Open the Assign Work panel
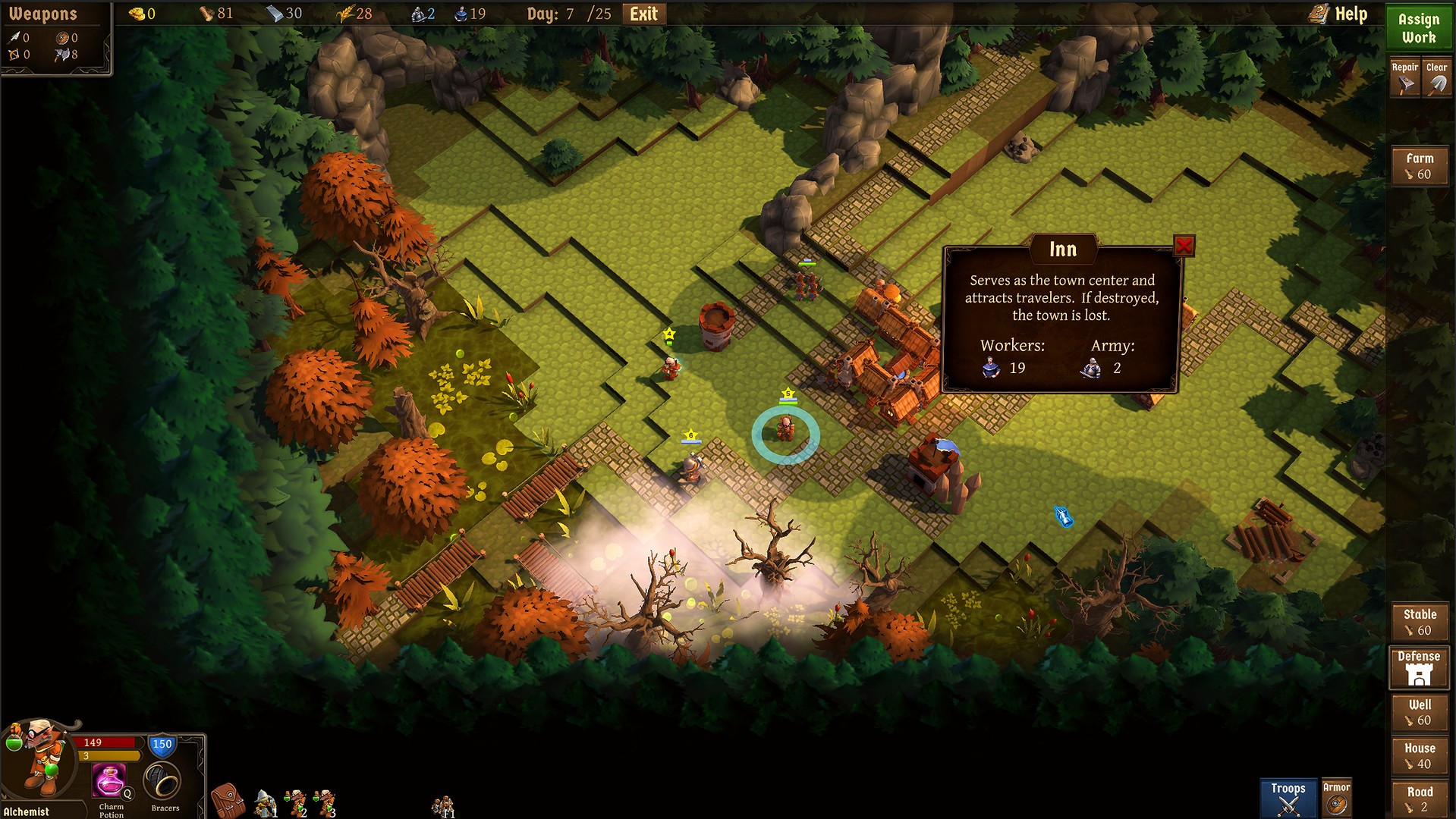Screen dimensions: 1456x819 [1418, 28]
